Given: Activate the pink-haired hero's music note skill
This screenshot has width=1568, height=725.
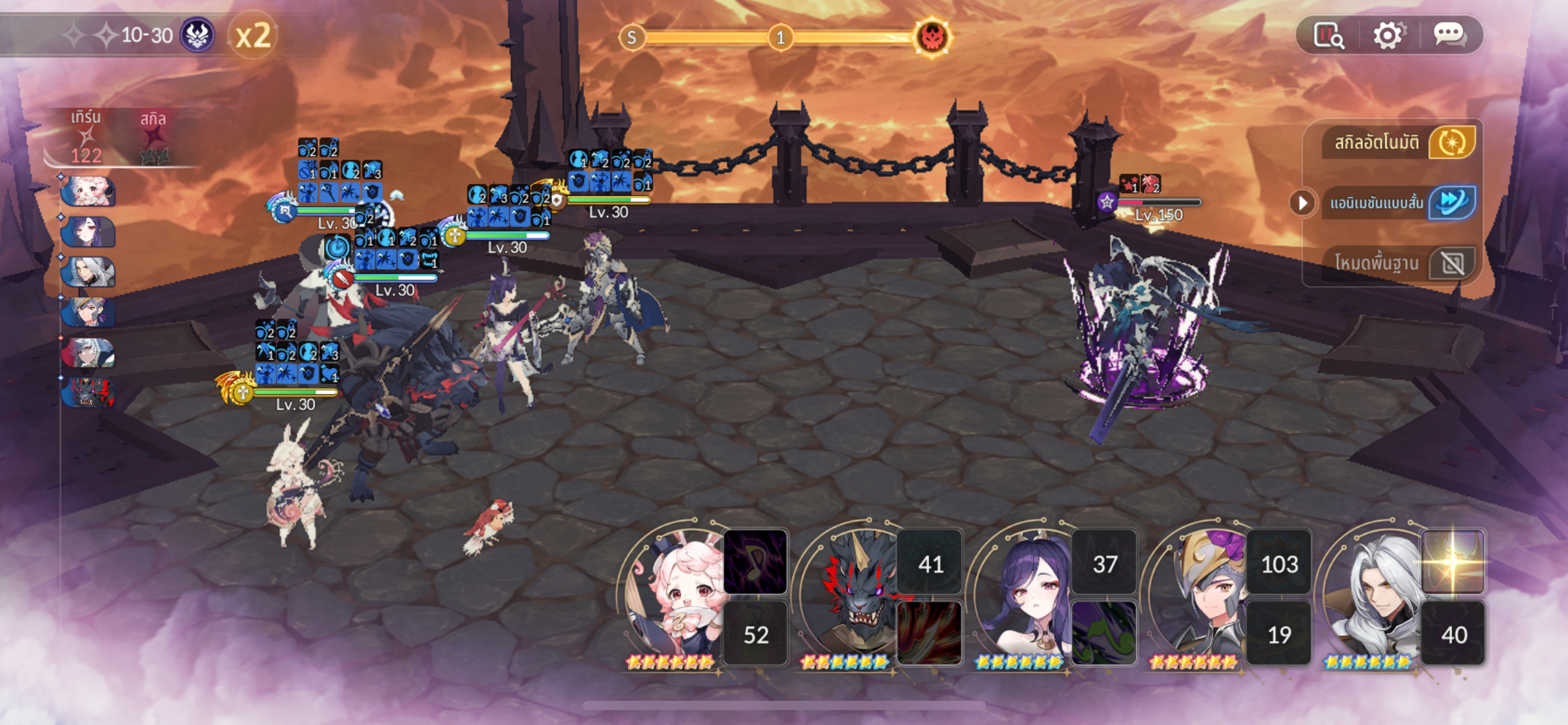Looking at the screenshot, I should (x=756, y=562).
